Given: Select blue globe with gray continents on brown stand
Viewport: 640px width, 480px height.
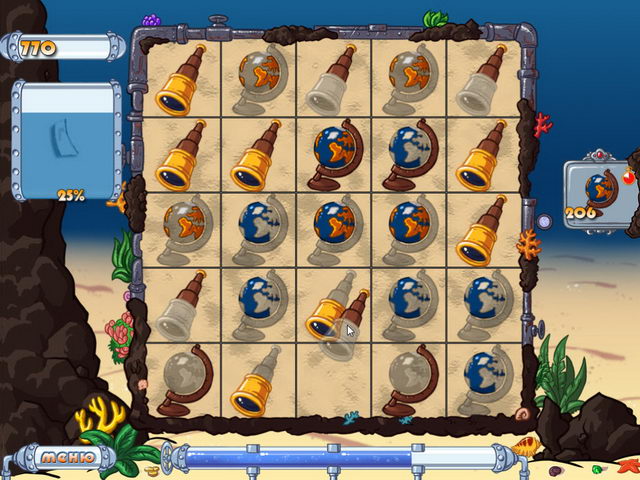Looking at the screenshot, I should point(409,155).
